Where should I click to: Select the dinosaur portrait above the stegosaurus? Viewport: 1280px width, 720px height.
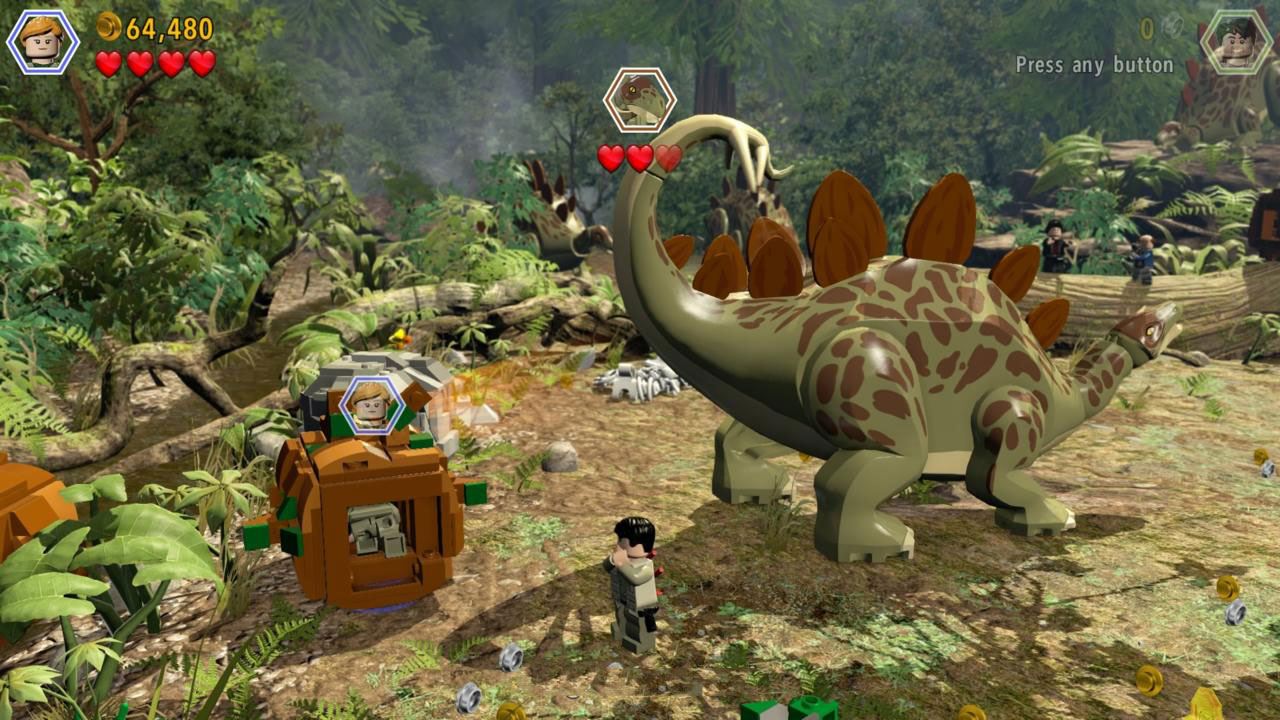point(640,100)
